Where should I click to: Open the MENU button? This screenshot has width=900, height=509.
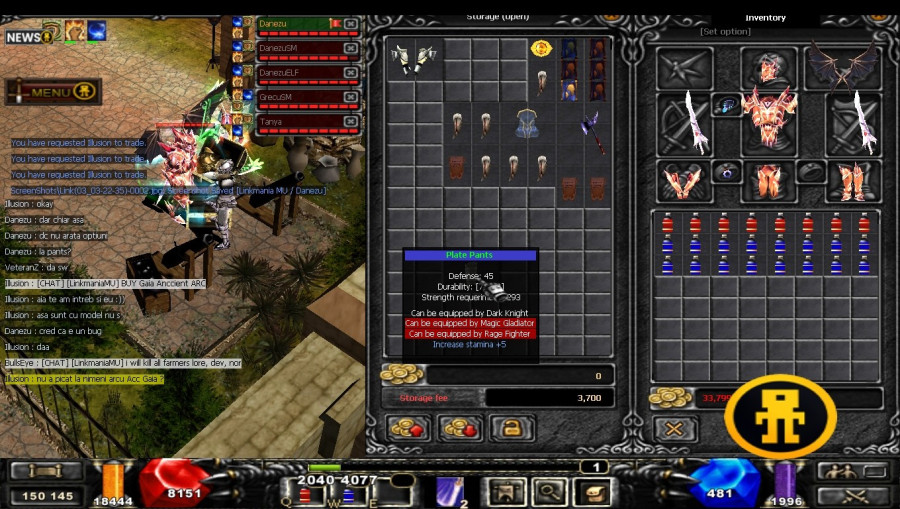52,93
